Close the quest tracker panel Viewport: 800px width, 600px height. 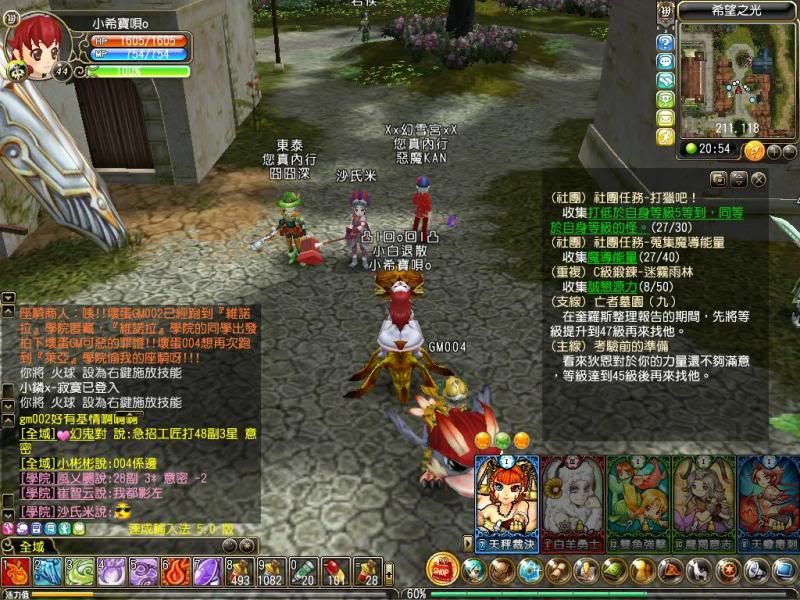point(759,179)
